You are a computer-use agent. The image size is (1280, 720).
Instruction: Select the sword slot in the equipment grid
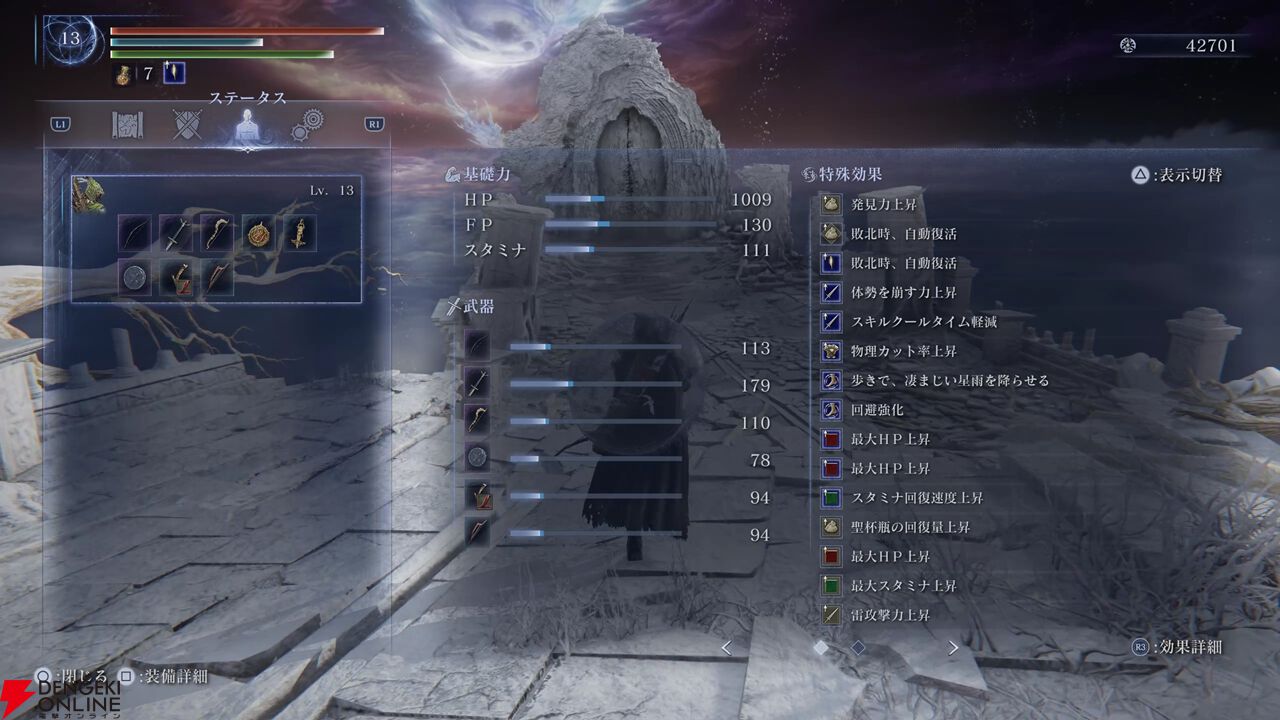176,234
